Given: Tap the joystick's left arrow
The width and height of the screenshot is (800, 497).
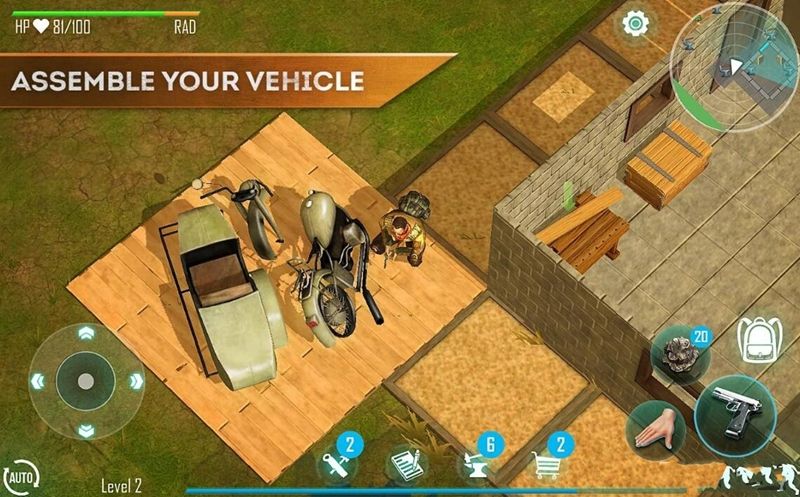Looking at the screenshot, I should pos(37,381).
